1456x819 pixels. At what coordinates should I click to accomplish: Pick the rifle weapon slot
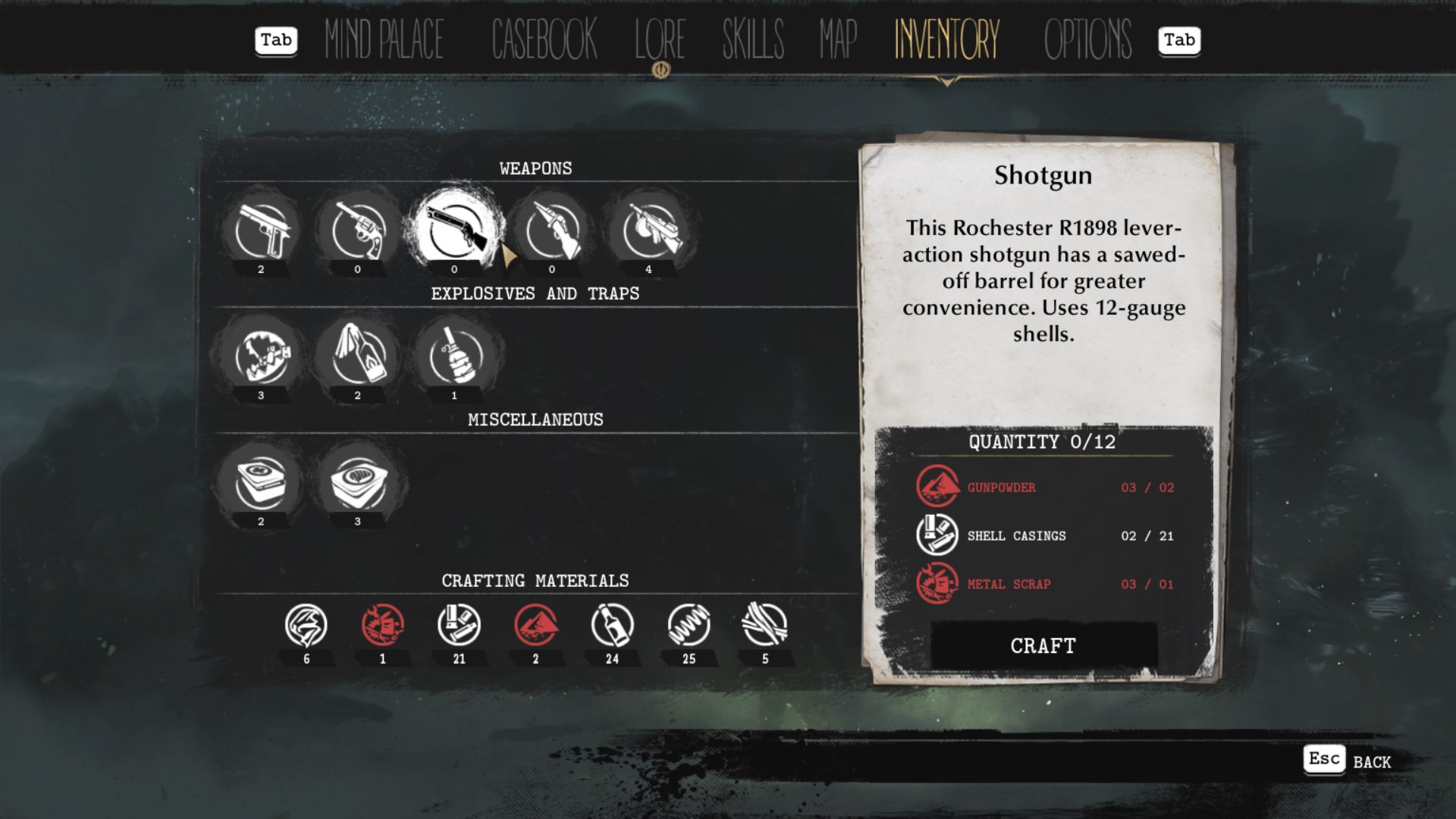point(552,231)
